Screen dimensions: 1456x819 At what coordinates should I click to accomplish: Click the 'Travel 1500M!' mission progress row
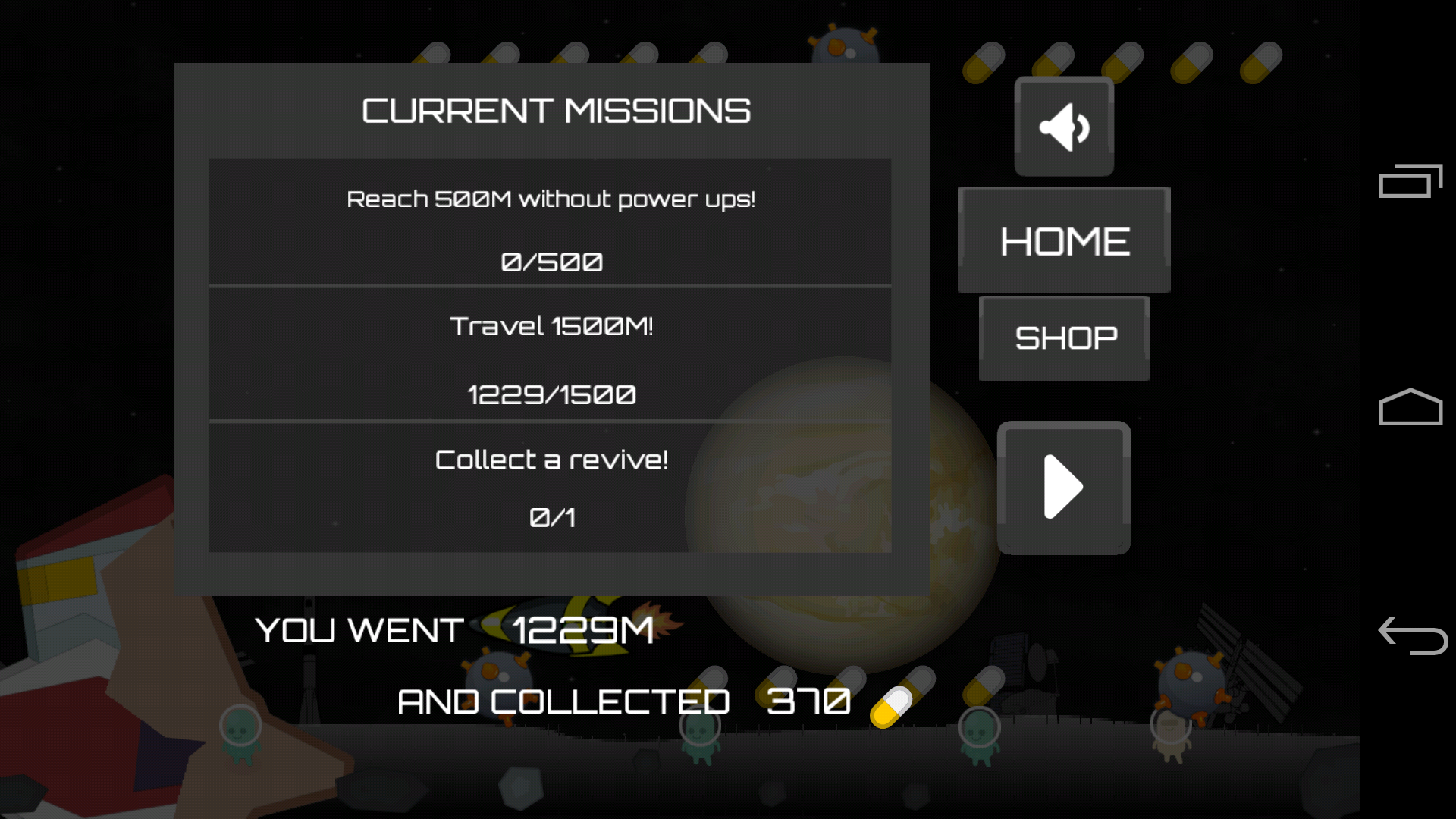pyautogui.click(x=551, y=355)
